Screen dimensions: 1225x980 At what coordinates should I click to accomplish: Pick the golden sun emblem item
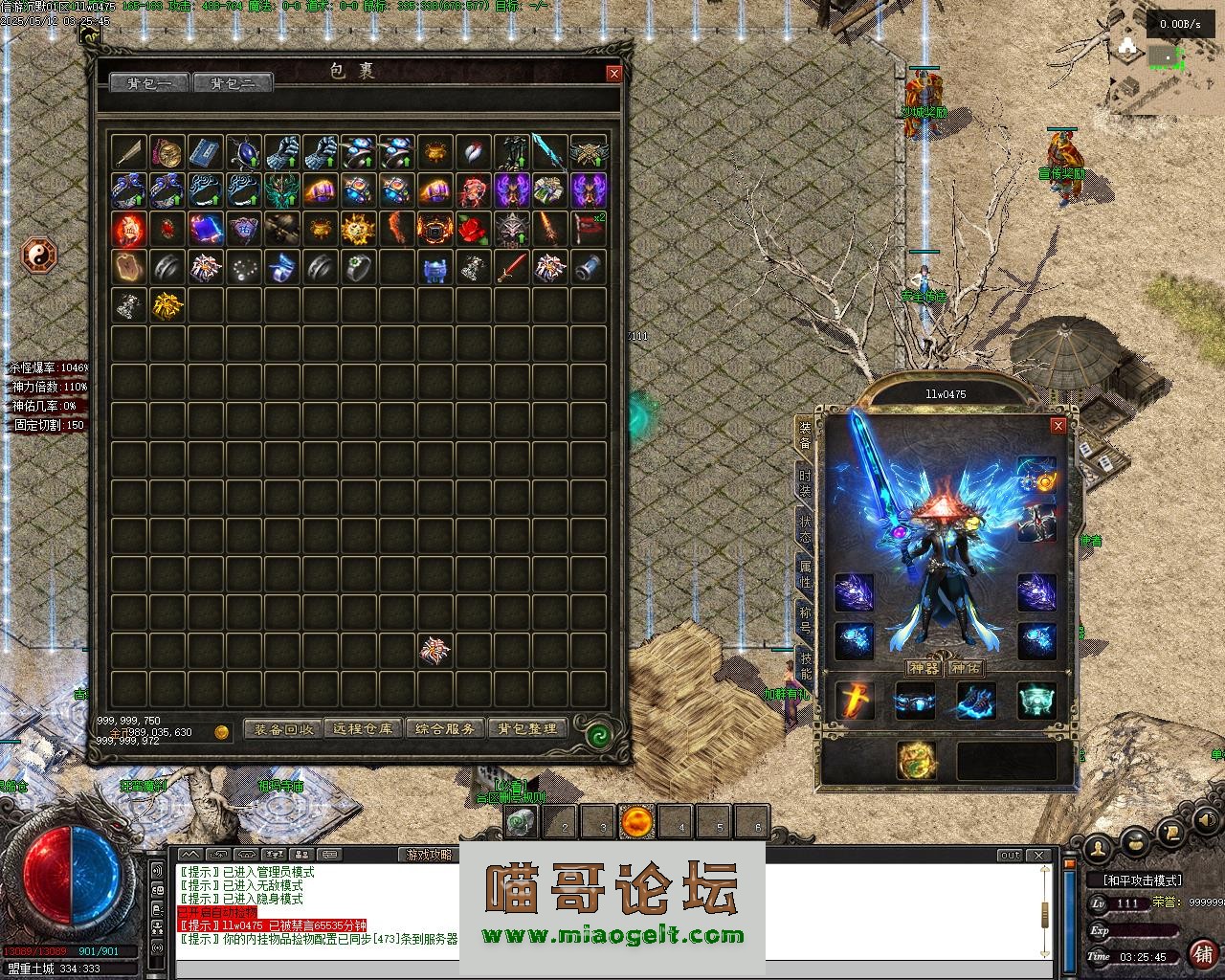(359, 229)
